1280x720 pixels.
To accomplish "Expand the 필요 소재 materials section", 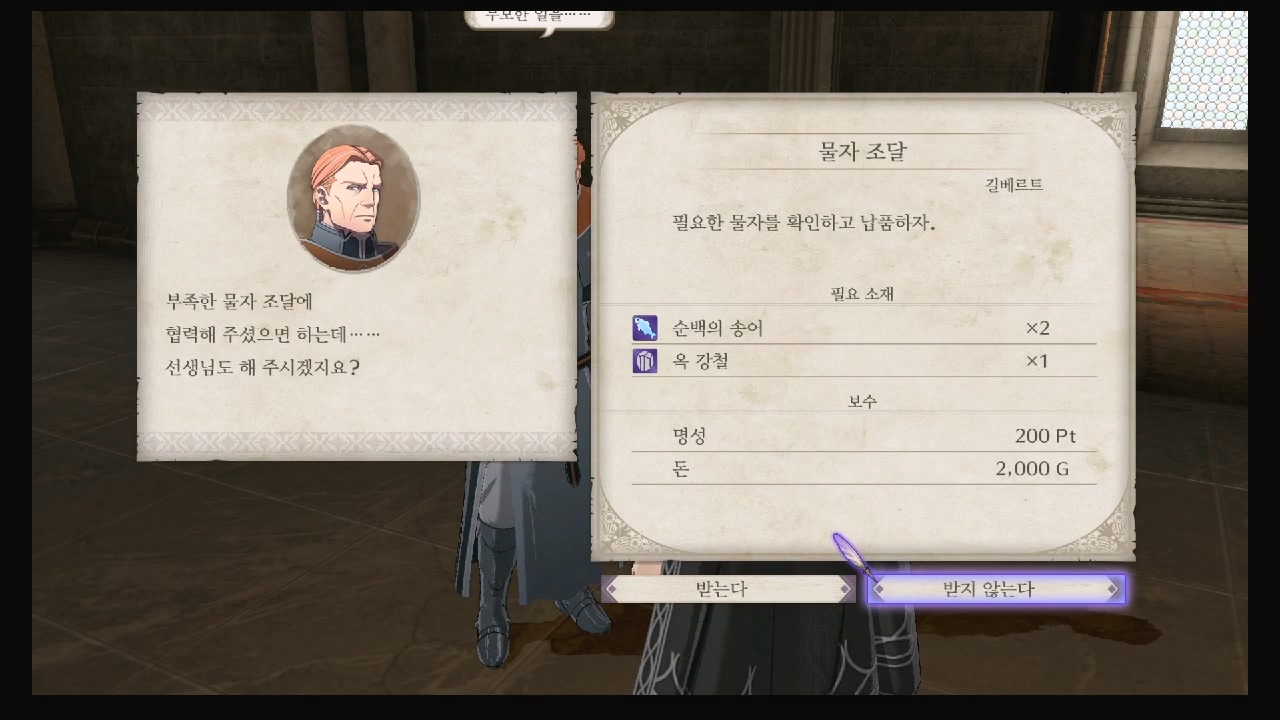I will (x=862, y=294).
